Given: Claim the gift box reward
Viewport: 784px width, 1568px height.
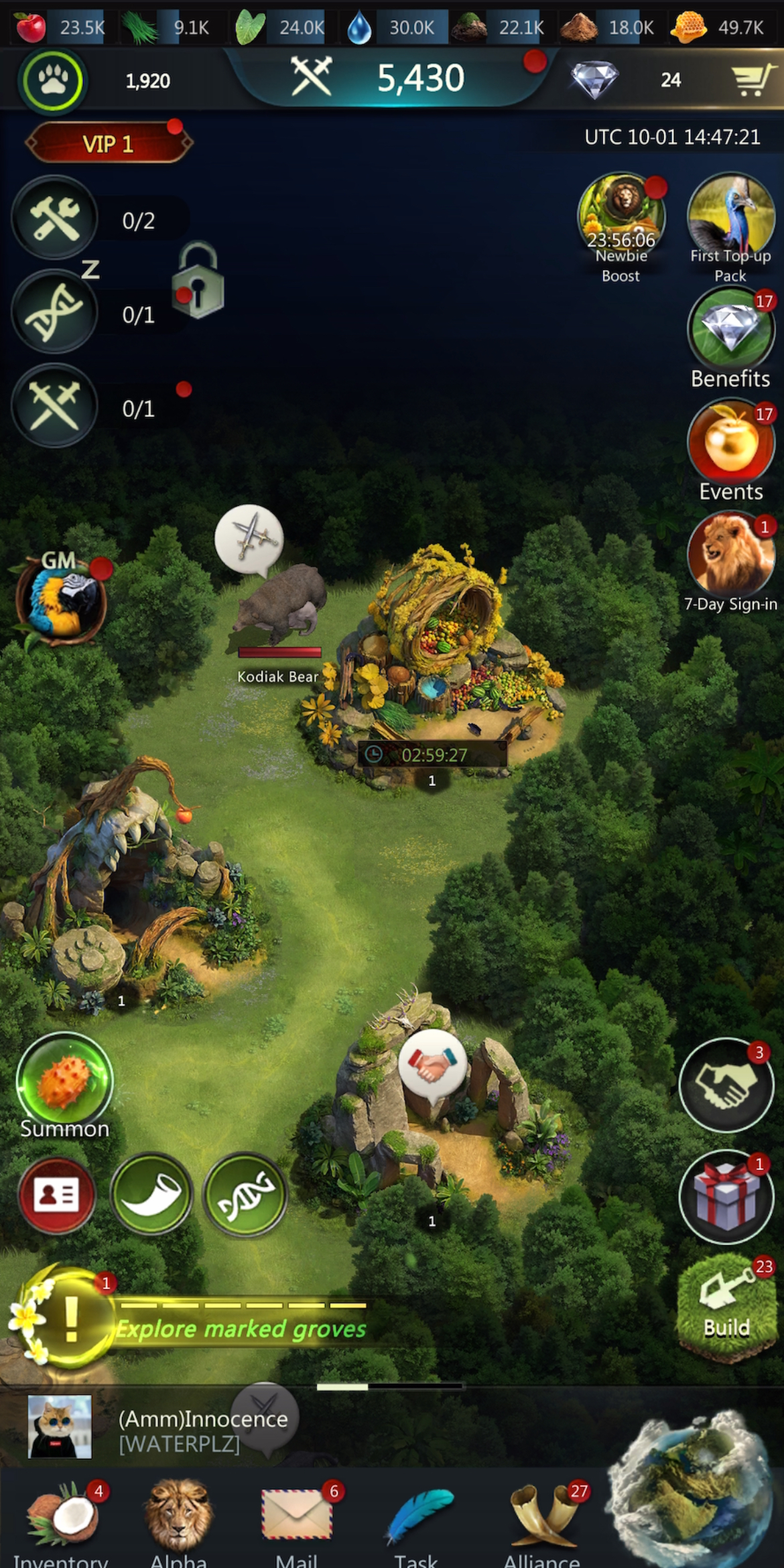Looking at the screenshot, I should tap(726, 1197).
